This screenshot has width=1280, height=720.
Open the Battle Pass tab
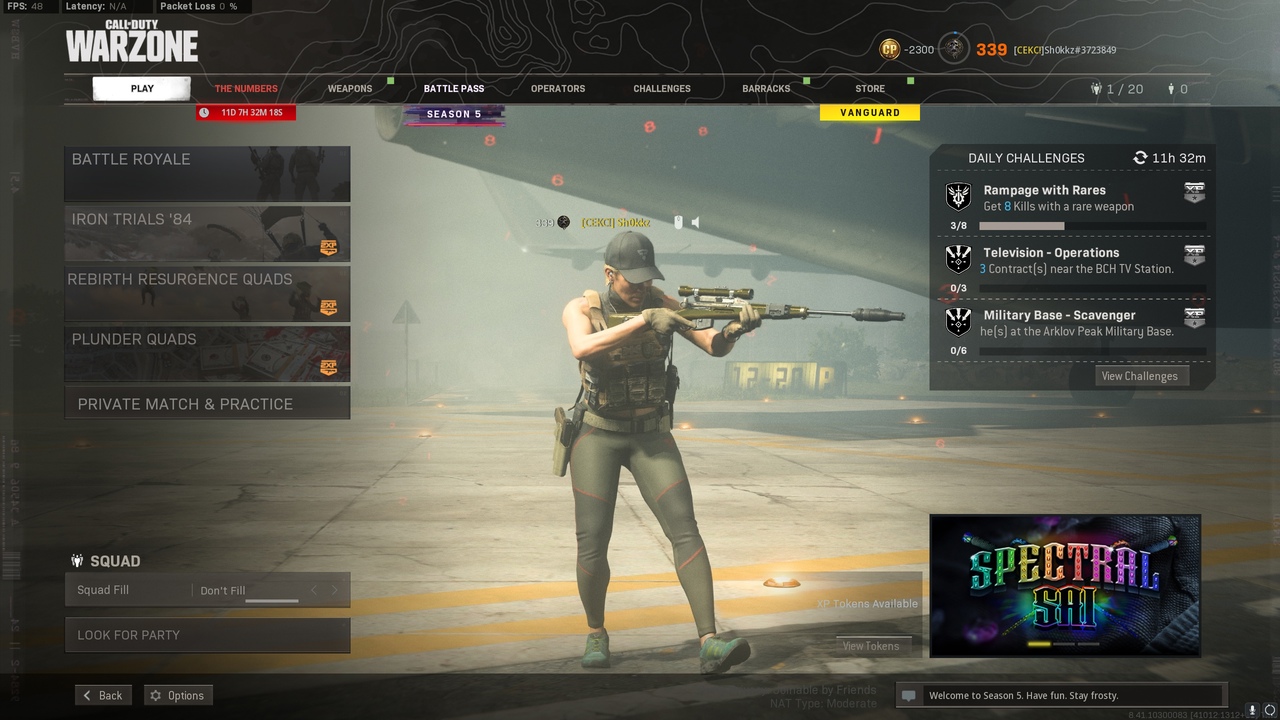(454, 88)
